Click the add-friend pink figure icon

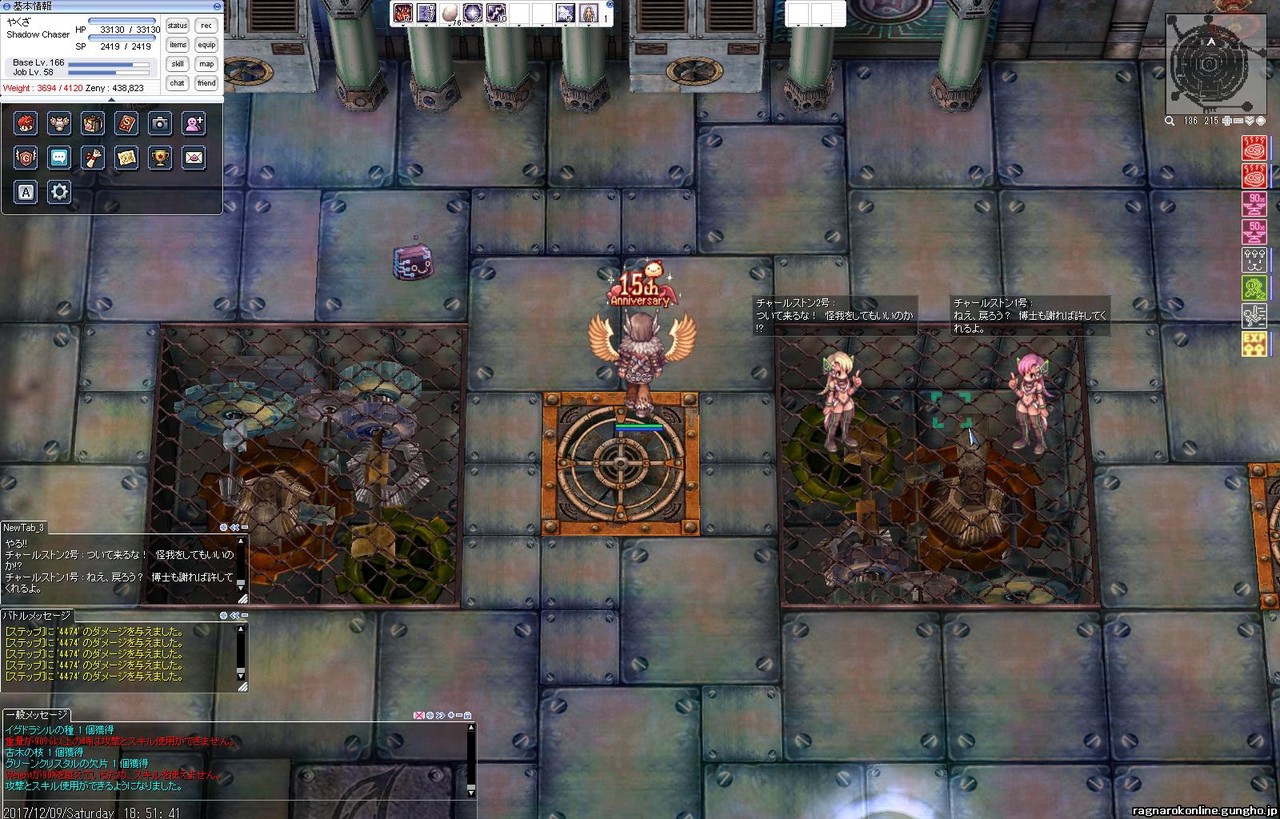(193, 123)
